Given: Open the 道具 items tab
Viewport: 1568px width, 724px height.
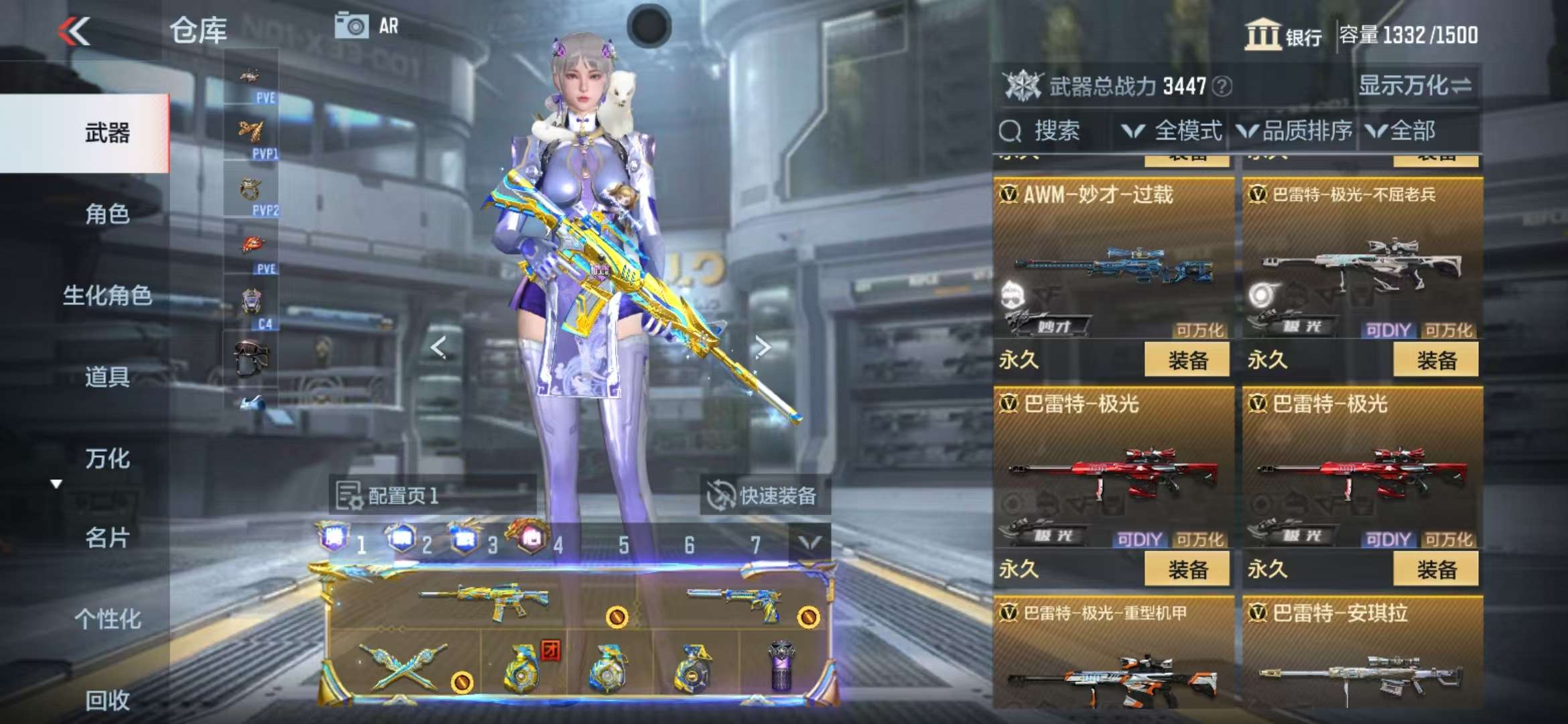Looking at the screenshot, I should (107, 377).
